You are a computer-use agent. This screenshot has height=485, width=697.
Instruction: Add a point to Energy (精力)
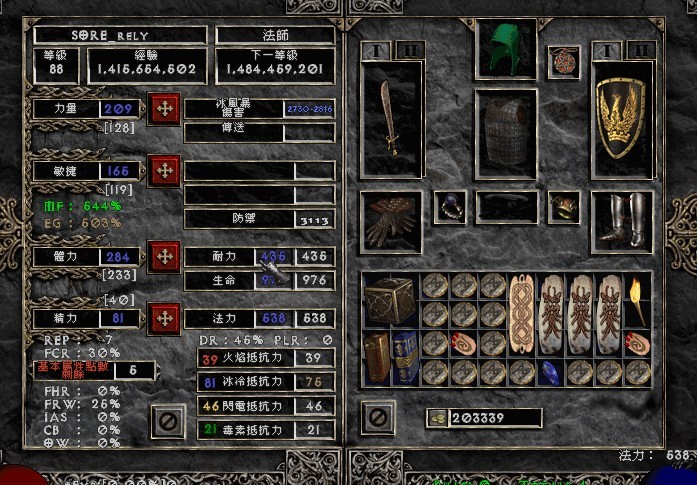click(x=163, y=319)
